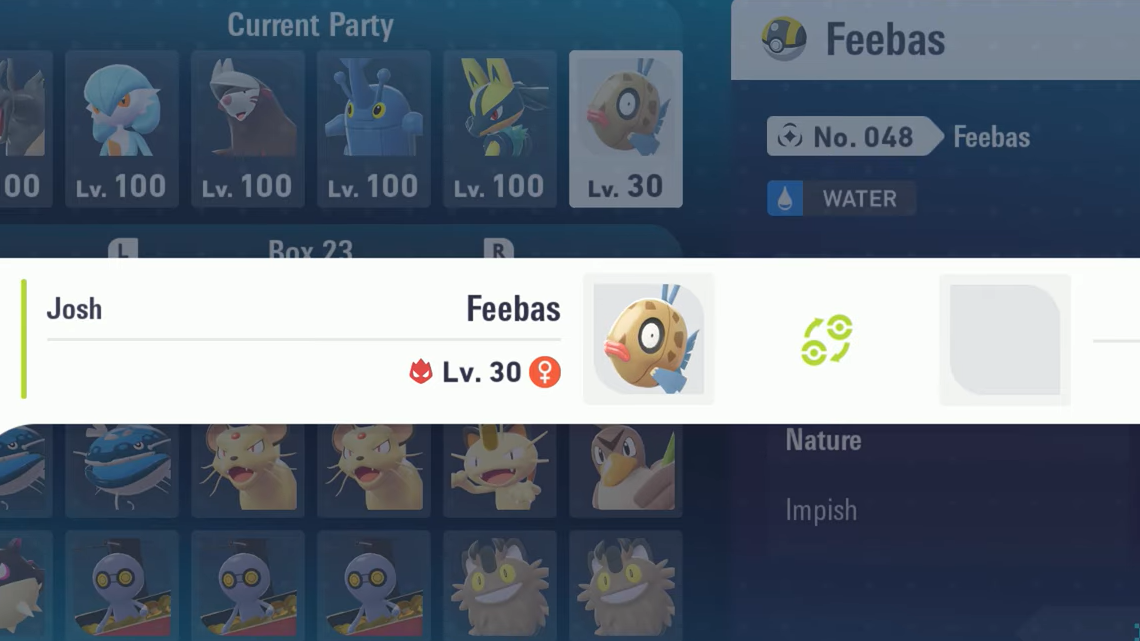Select the Lucario party slot
Viewport: 1140px width, 641px height.
point(500,128)
